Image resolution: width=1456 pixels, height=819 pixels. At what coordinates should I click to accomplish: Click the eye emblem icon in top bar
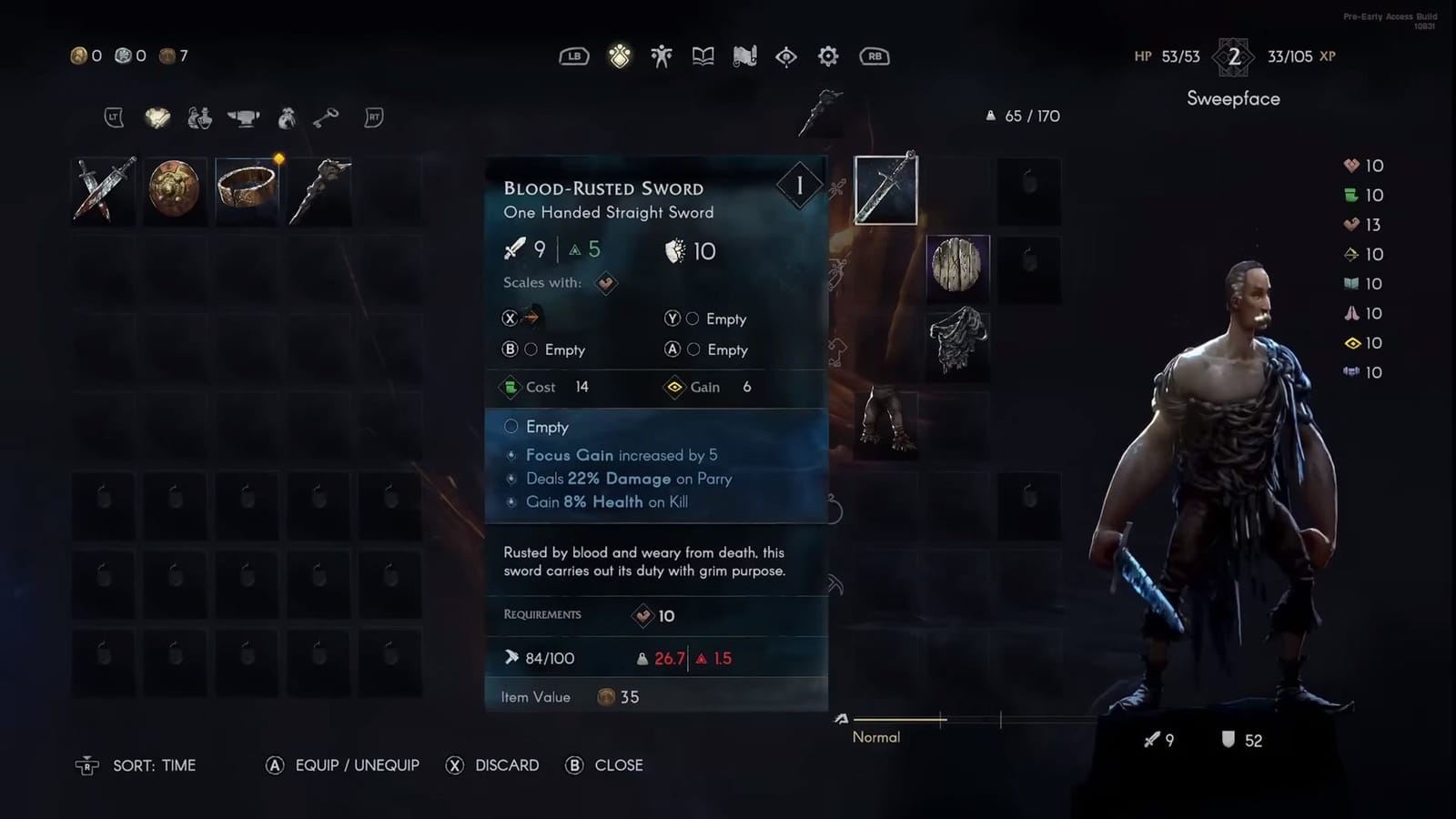pos(784,56)
